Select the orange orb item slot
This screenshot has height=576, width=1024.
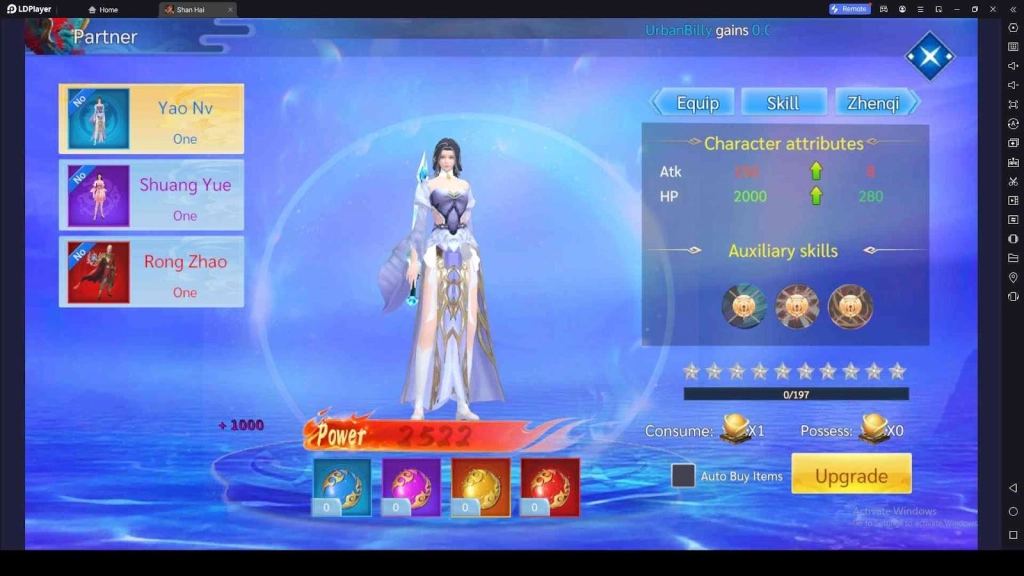pyautogui.click(x=480, y=487)
